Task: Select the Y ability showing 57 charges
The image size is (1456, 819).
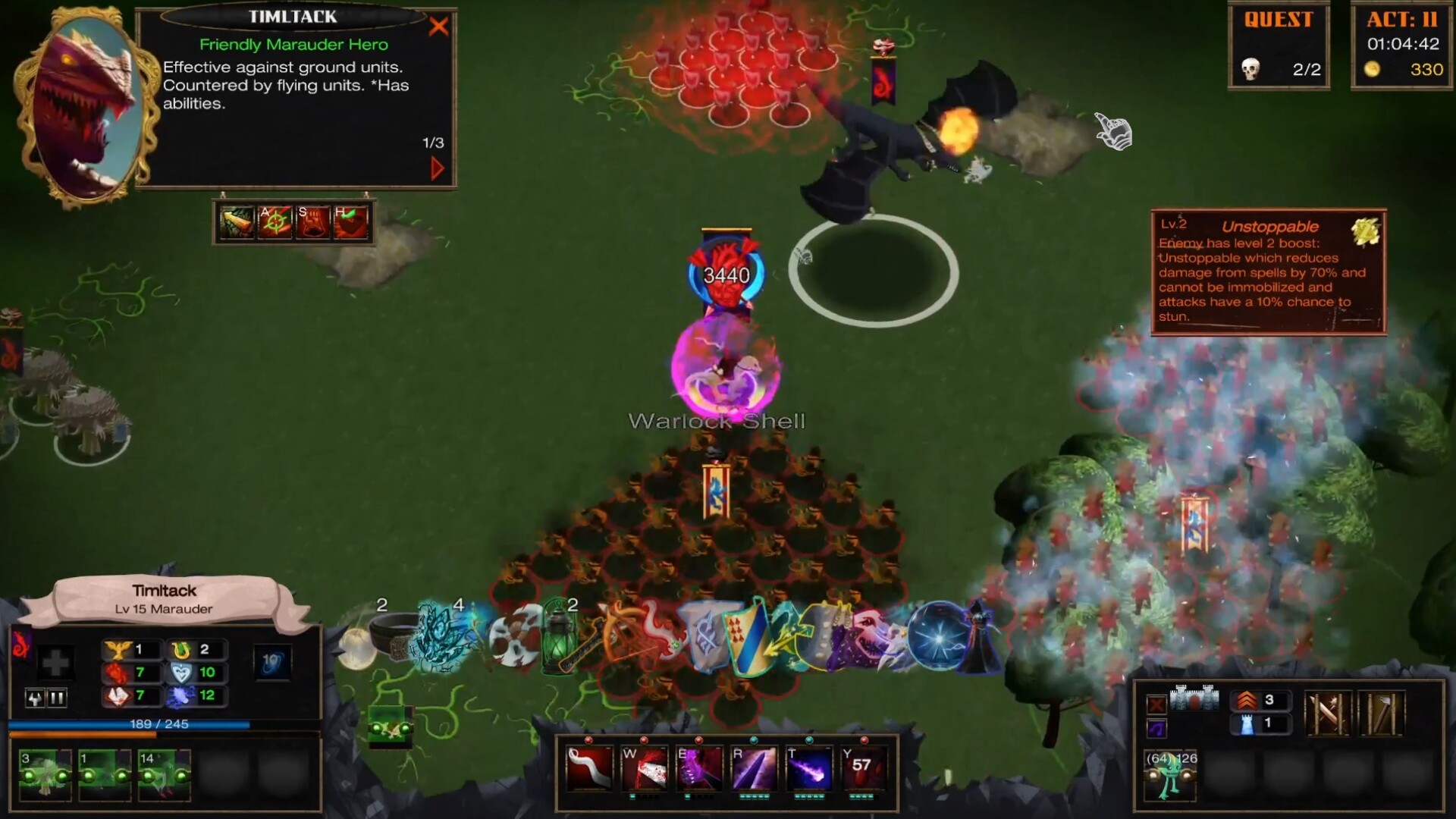Action: click(864, 767)
